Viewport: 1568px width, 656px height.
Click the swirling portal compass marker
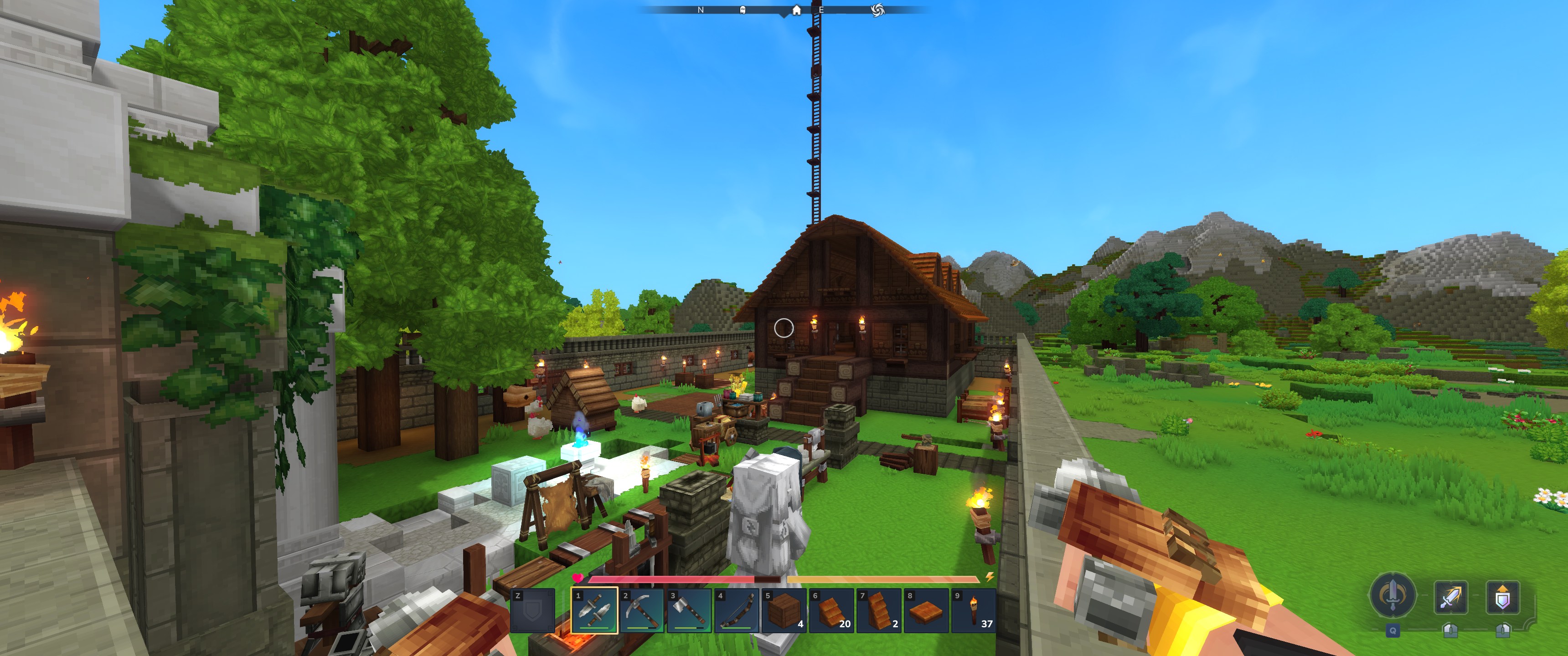point(877,10)
